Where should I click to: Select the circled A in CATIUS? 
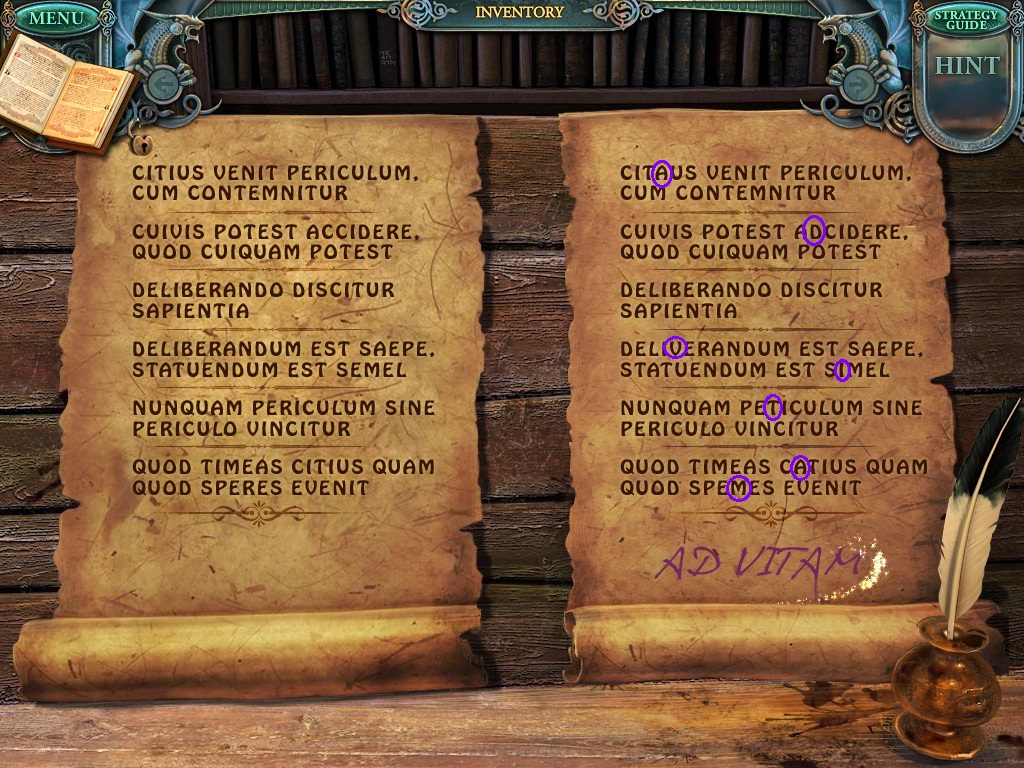[x=799, y=467]
